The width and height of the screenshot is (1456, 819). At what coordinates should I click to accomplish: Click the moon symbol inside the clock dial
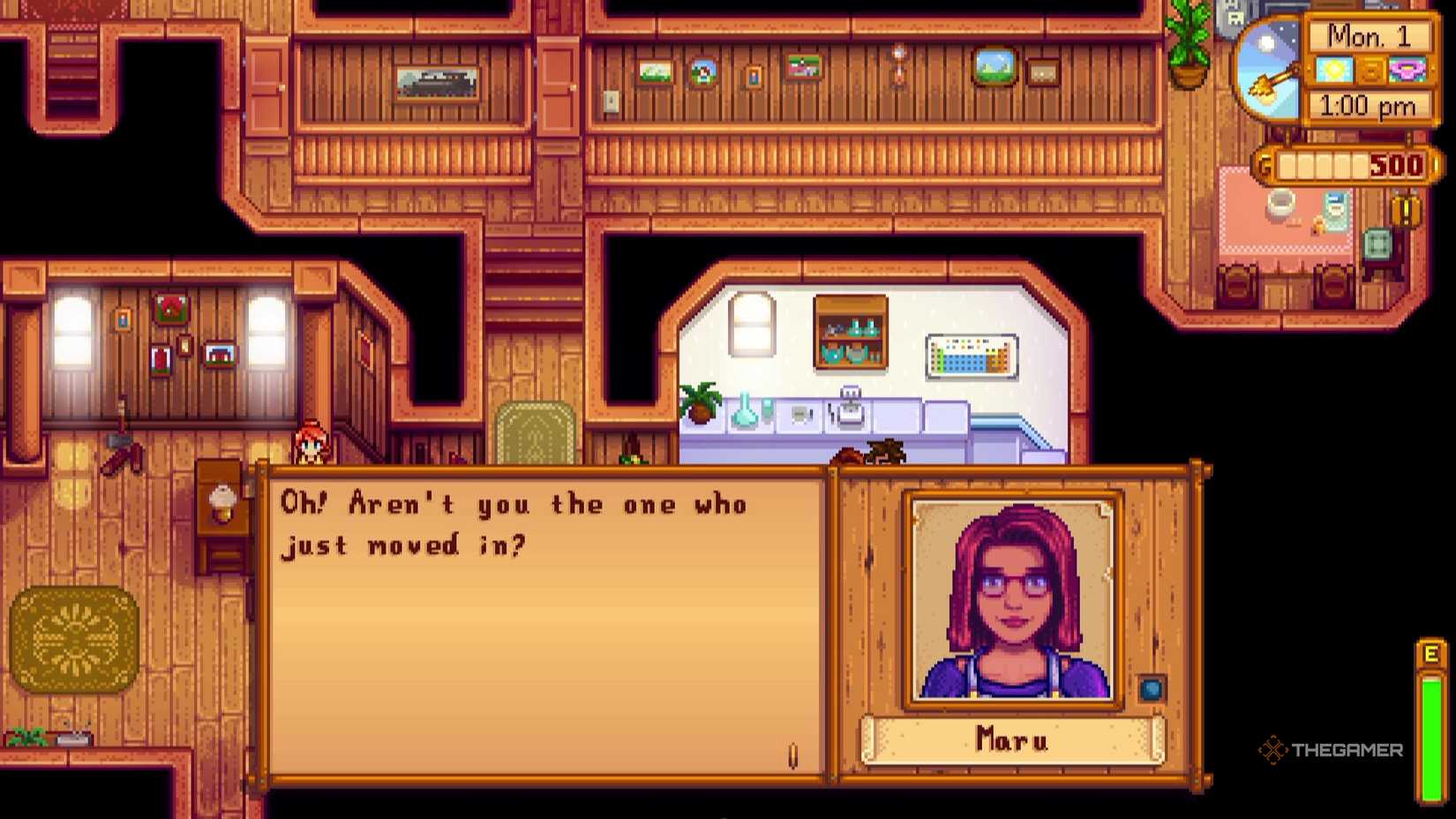1265,41
